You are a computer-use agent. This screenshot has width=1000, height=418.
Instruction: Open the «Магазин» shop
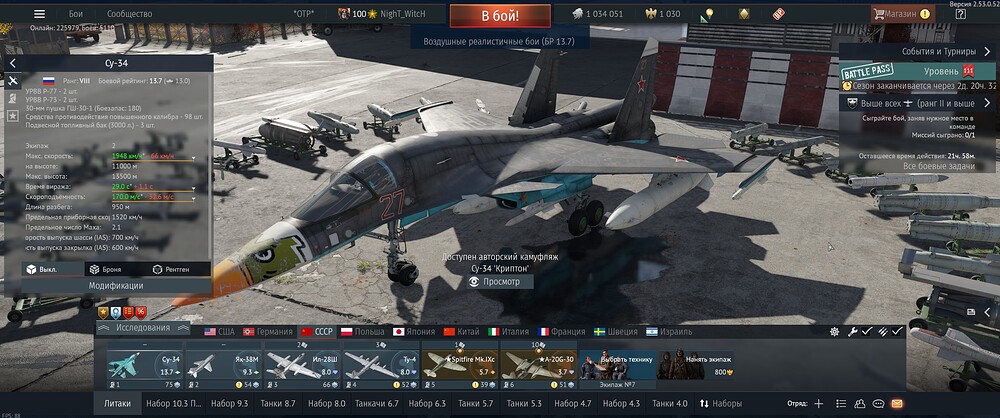click(908, 14)
